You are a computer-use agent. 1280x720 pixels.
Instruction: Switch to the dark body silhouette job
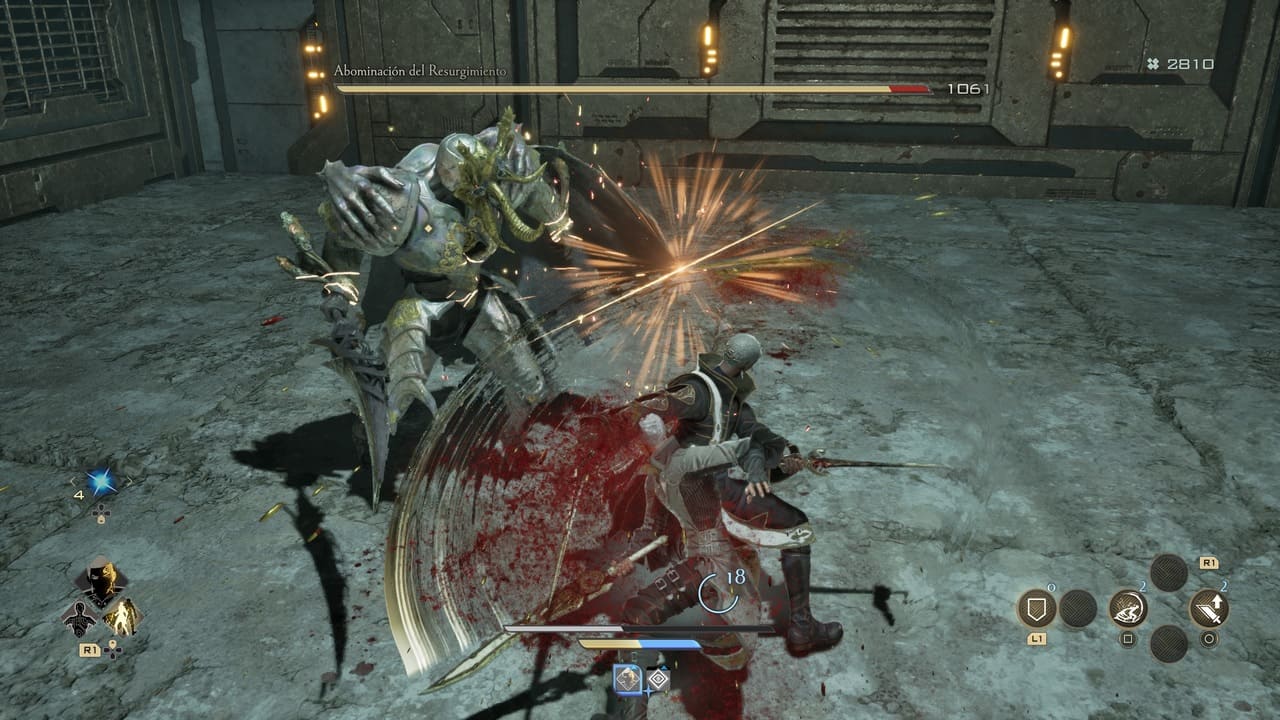pyautogui.click(x=80, y=618)
